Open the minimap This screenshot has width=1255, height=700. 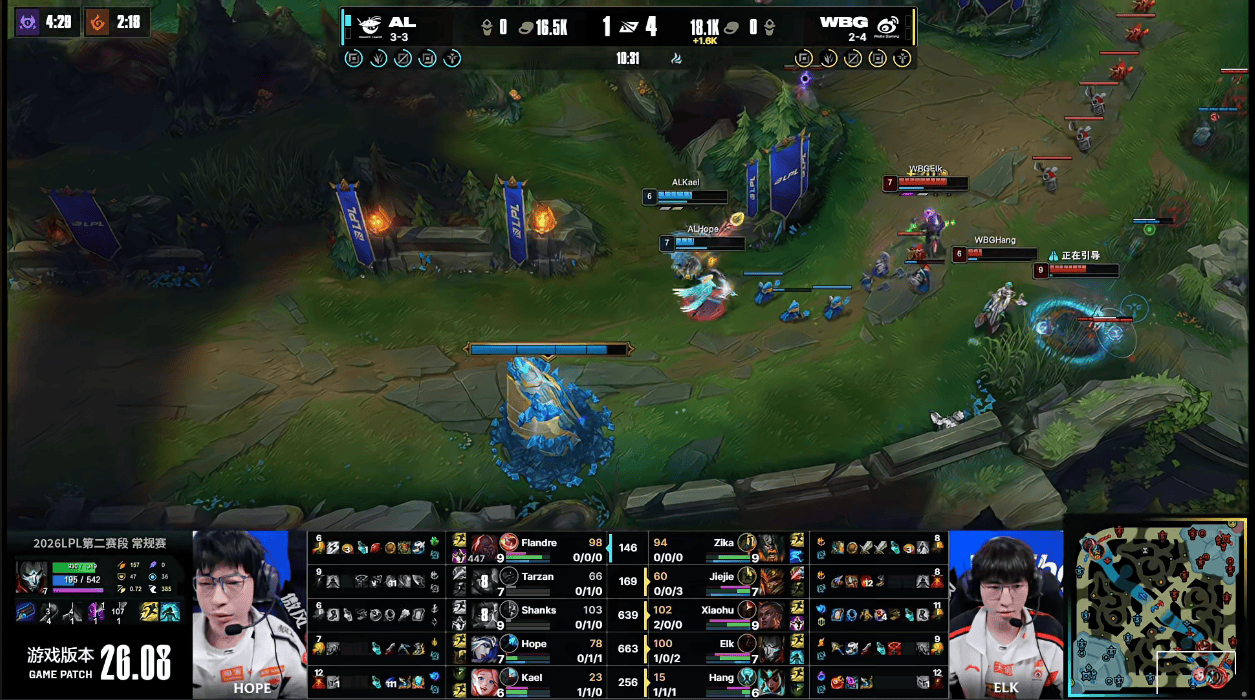tap(1160, 612)
